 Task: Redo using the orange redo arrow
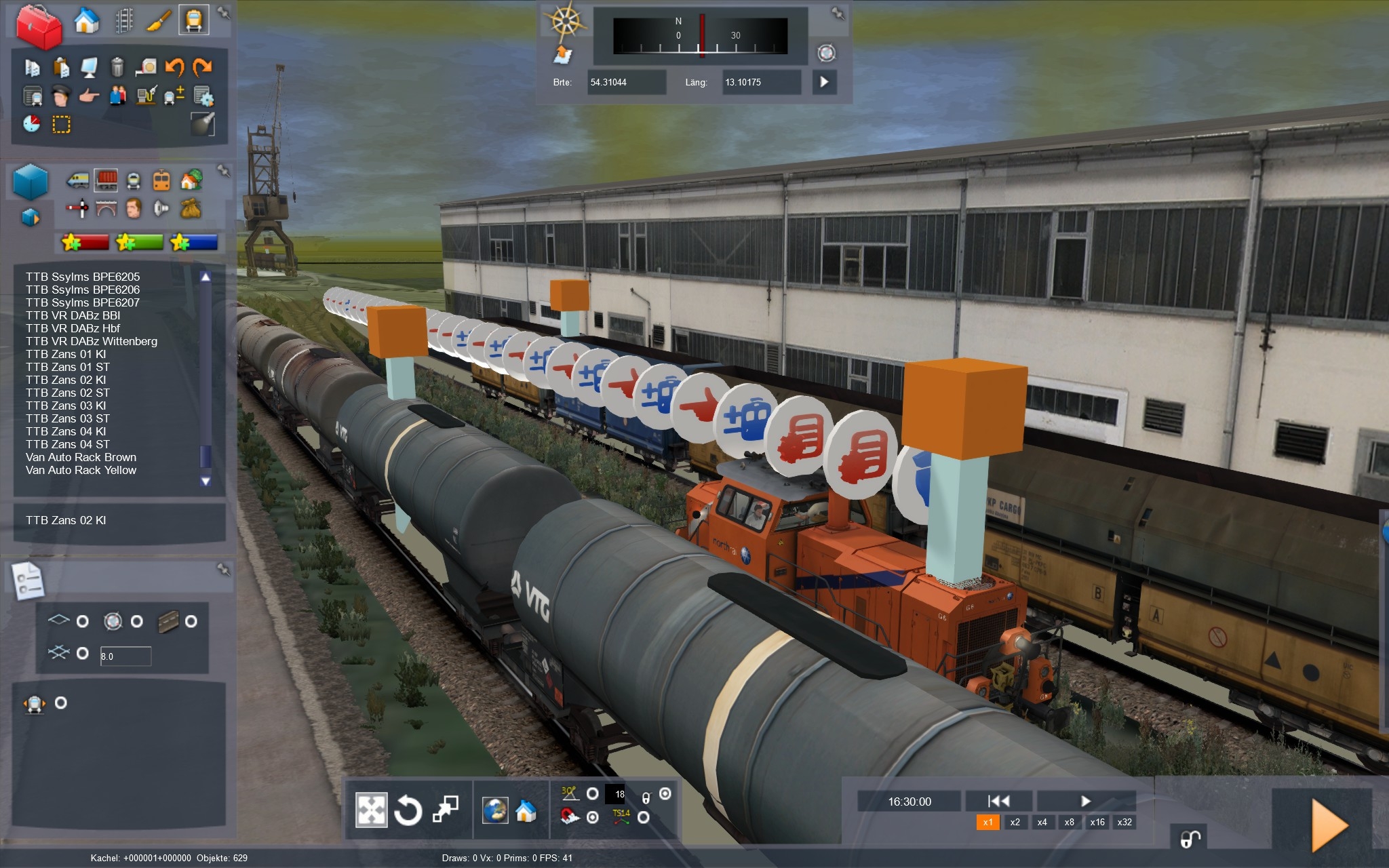(202, 66)
